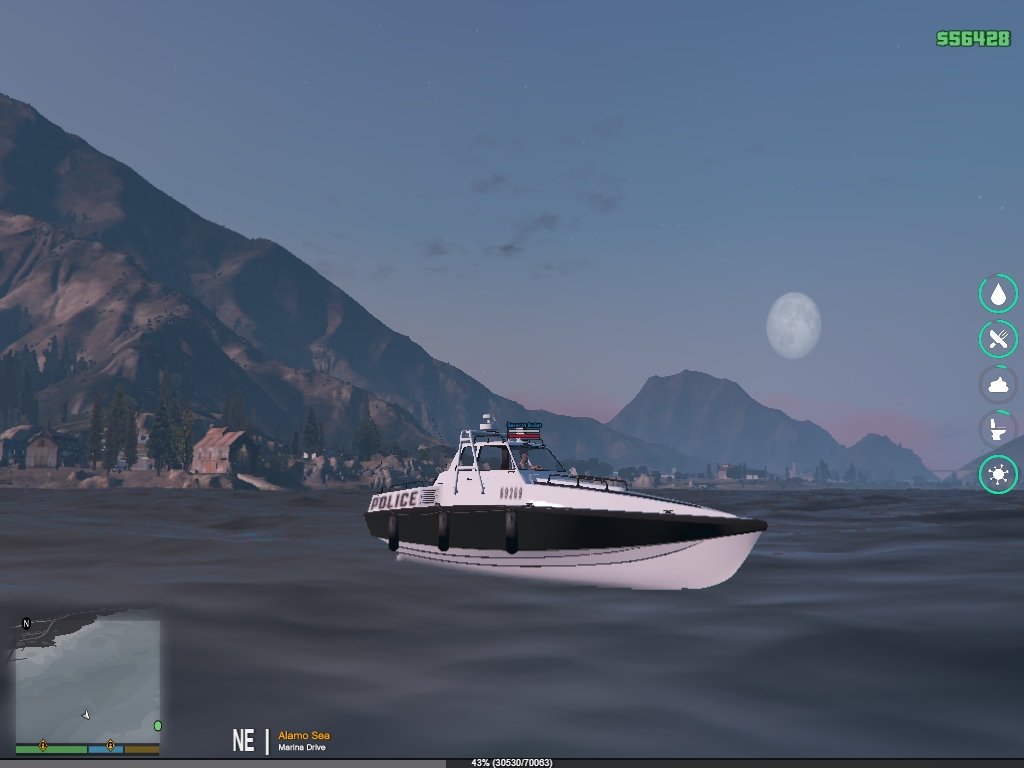Image resolution: width=1024 pixels, height=768 pixels.
Task: Select the toilet status icon
Action: click(x=997, y=429)
